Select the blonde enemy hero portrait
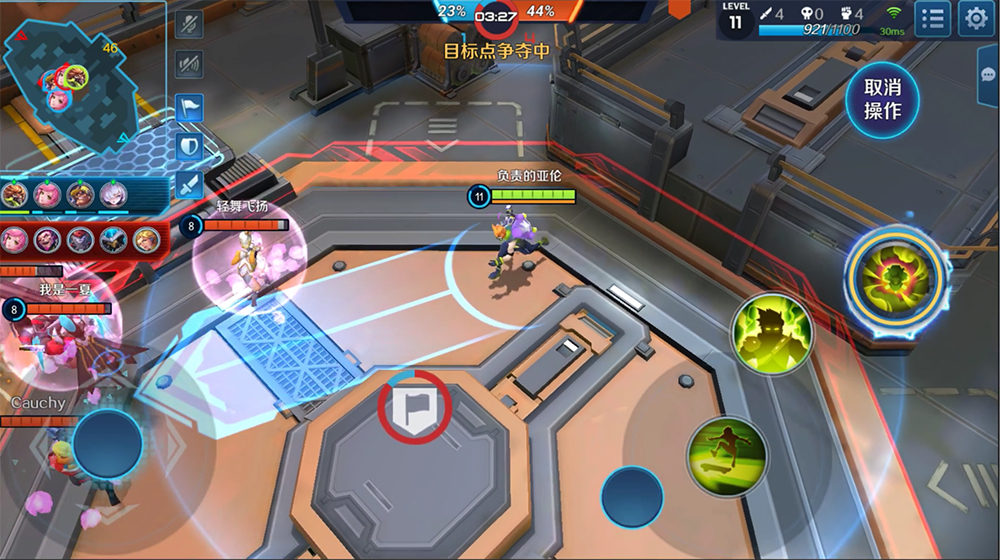Viewport: 1000px width, 560px height. [x=146, y=239]
